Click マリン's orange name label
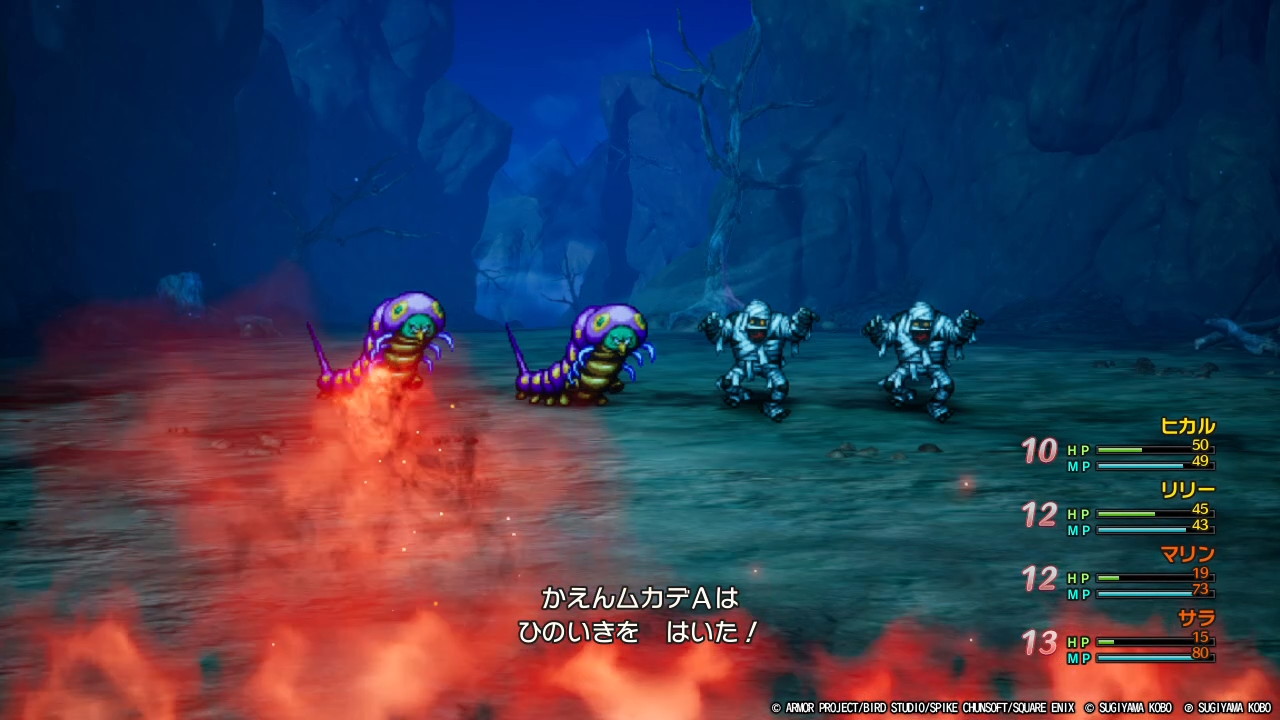 pyautogui.click(x=1190, y=556)
